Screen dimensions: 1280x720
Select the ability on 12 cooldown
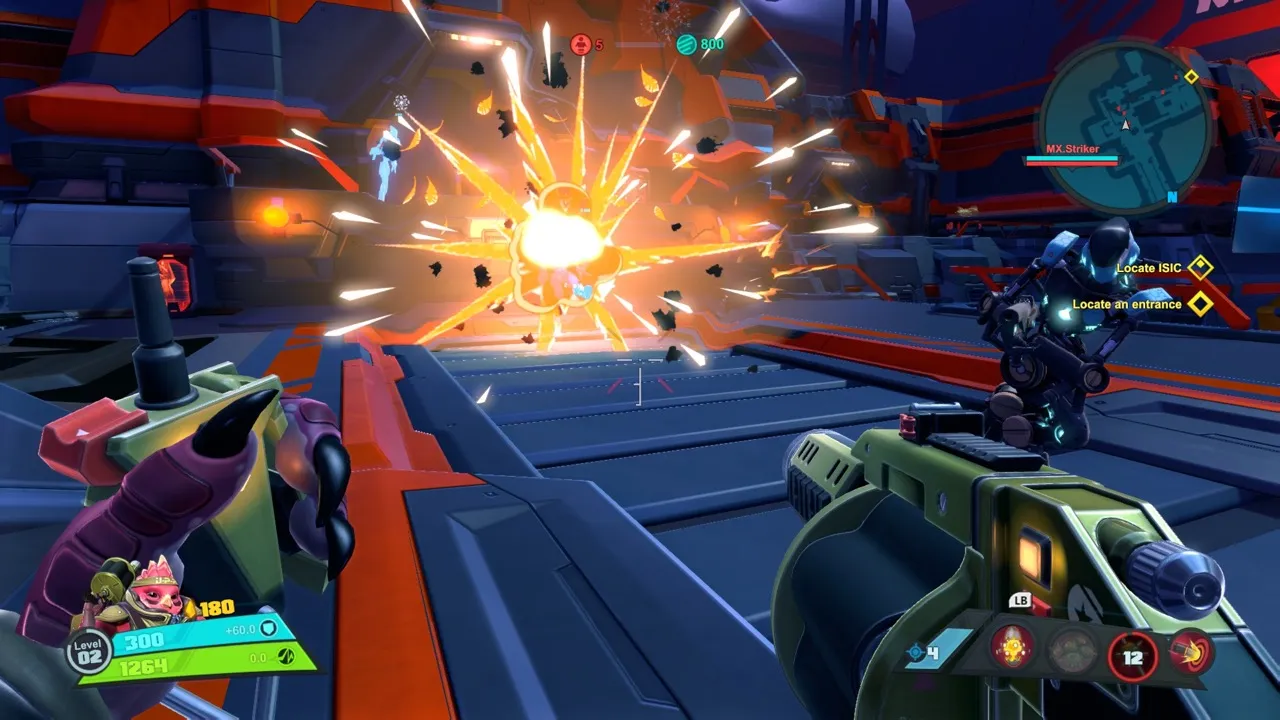click(1132, 656)
